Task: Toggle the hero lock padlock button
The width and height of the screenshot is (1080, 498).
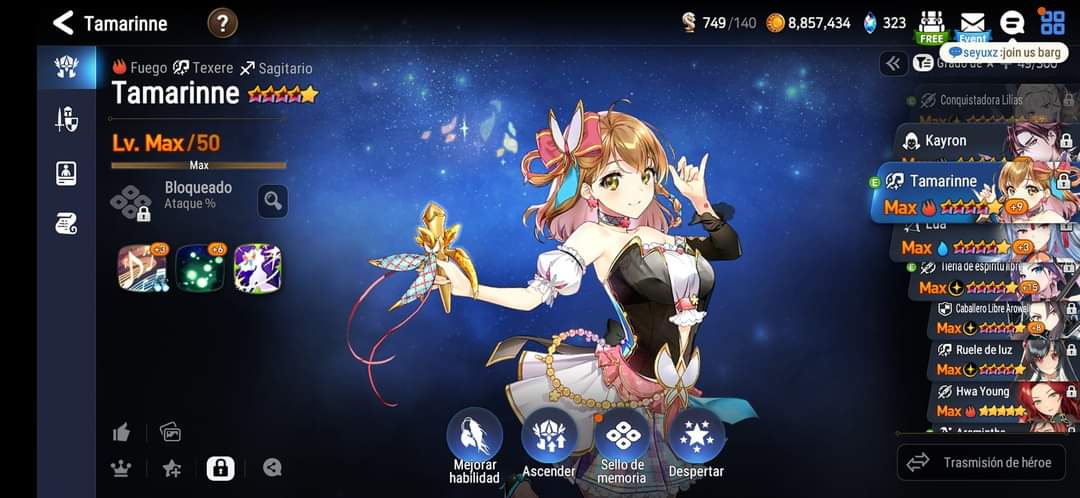Action: pyautogui.click(x=220, y=467)
